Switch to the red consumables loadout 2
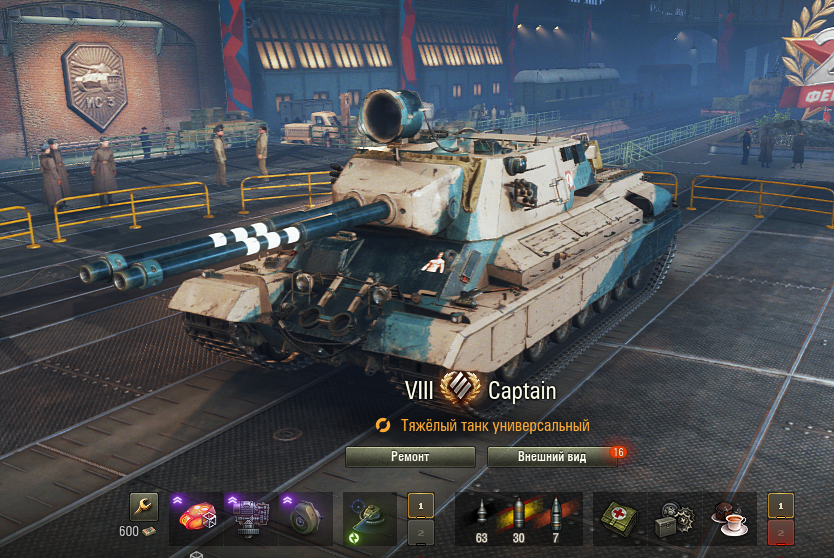The height and width of the screenshot is (558, 834). click(780, 531)
